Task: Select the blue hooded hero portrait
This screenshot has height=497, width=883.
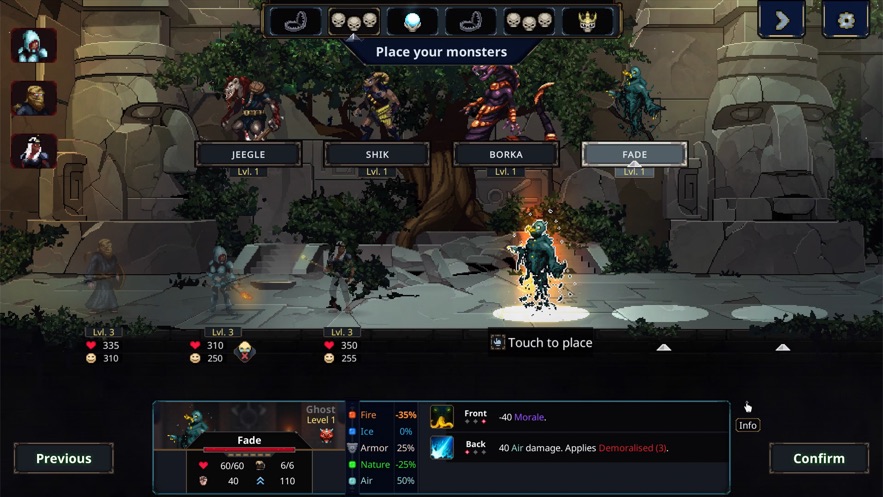Action: (x=34, y=46)
